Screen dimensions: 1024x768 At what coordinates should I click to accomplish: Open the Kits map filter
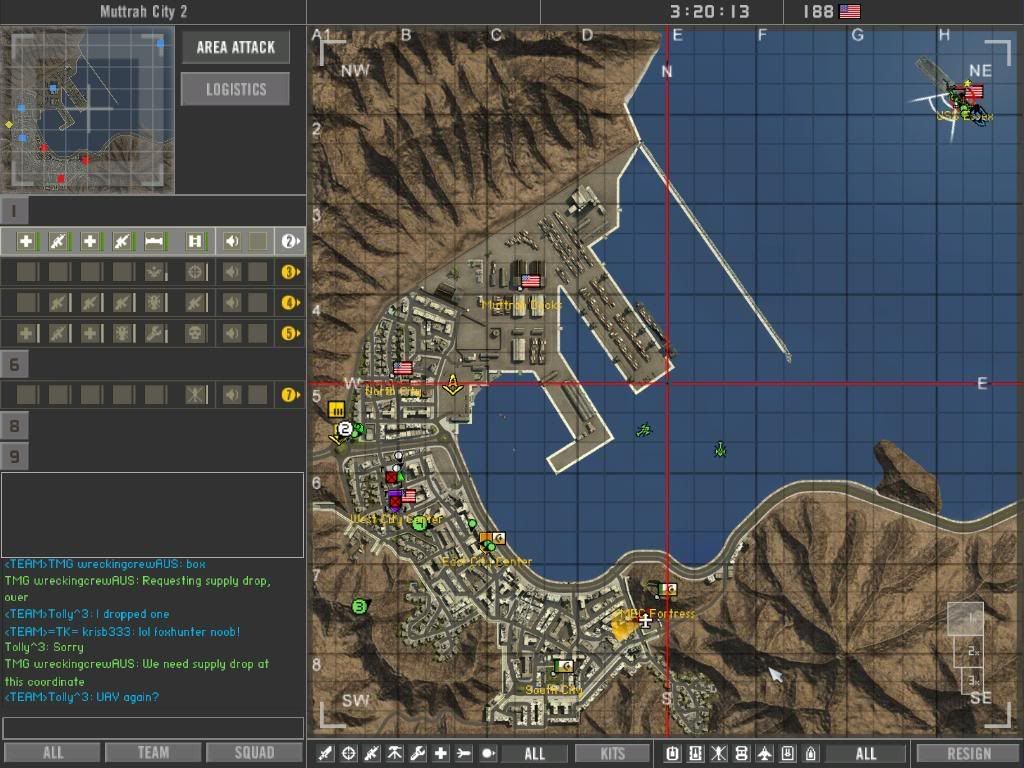point(613,753)
